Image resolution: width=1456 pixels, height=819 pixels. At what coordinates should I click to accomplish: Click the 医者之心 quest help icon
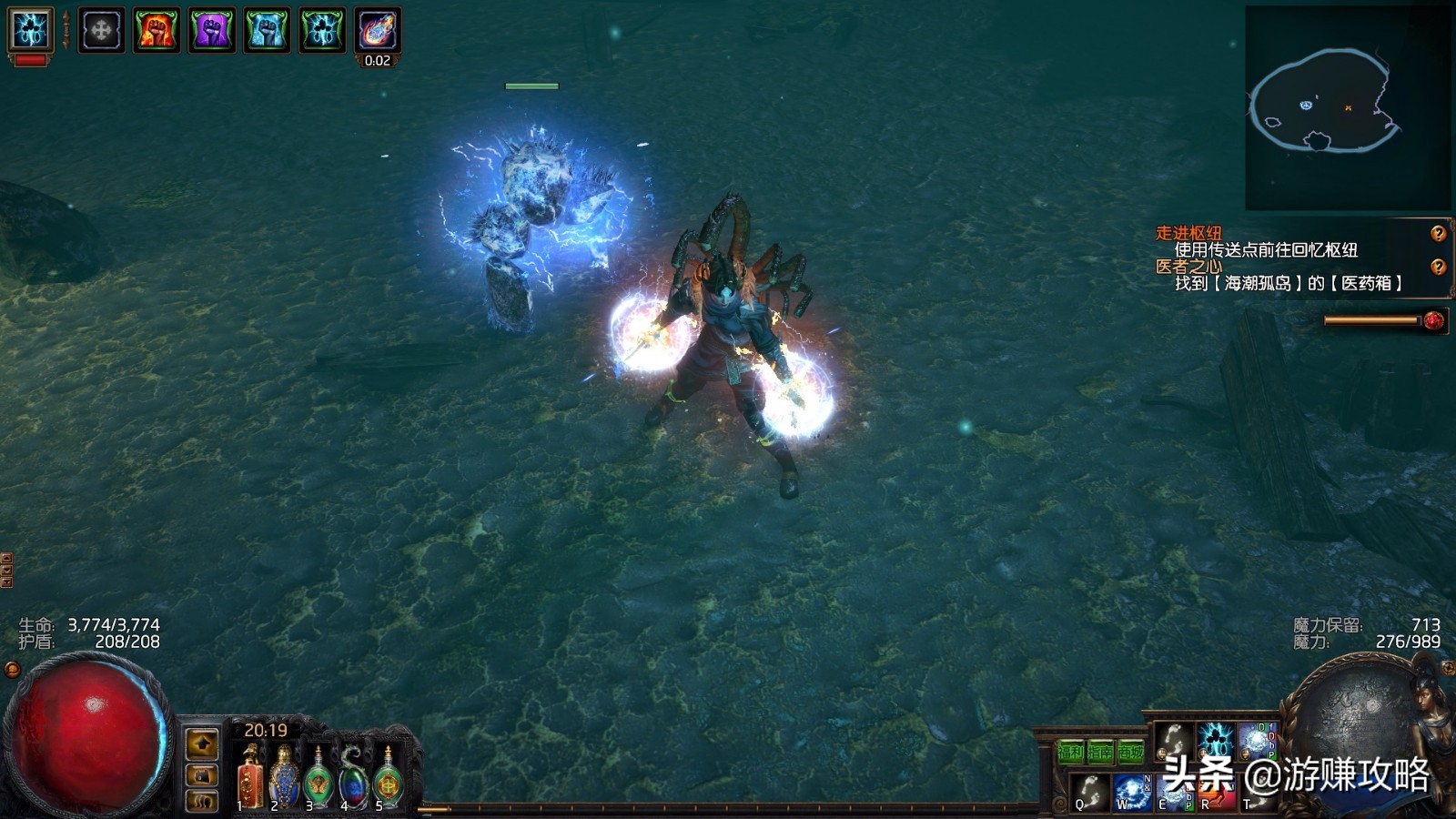[1438, 267]
